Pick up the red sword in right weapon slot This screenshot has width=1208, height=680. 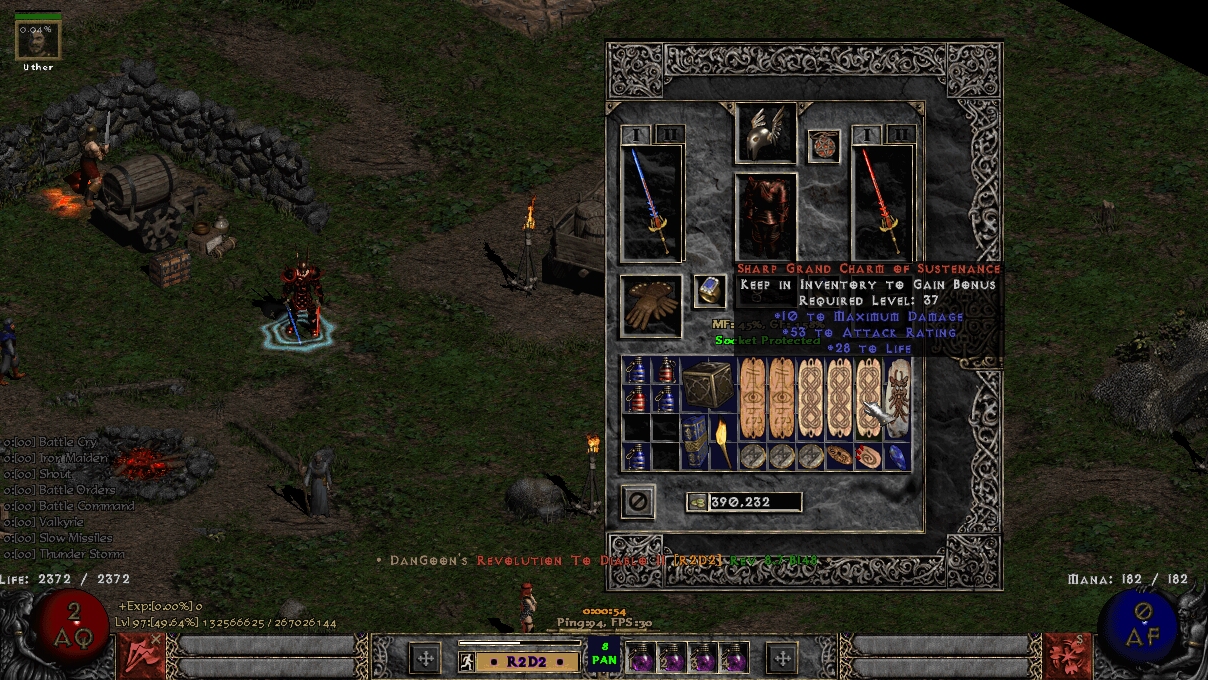883,204
